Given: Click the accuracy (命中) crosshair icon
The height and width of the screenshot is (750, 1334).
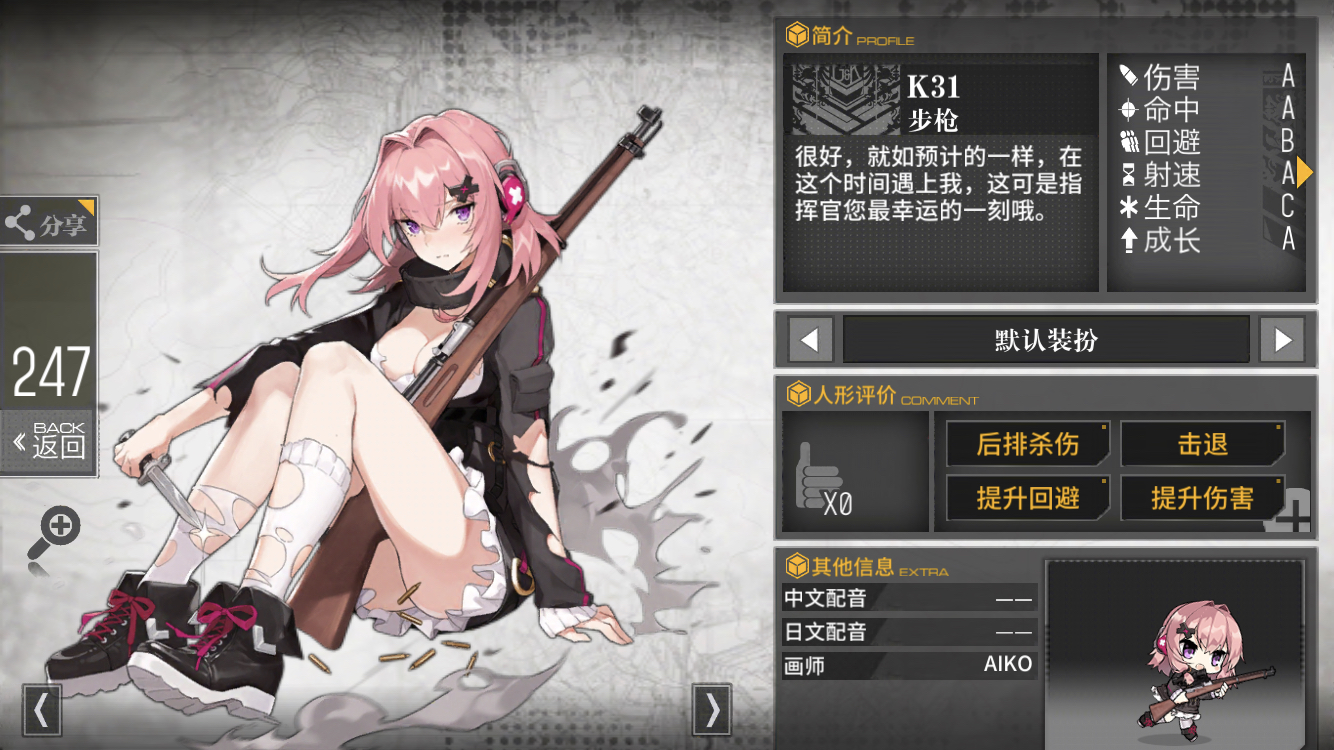Looking at the screenshot, I should pyautogui.click(x=1128, y=108).
